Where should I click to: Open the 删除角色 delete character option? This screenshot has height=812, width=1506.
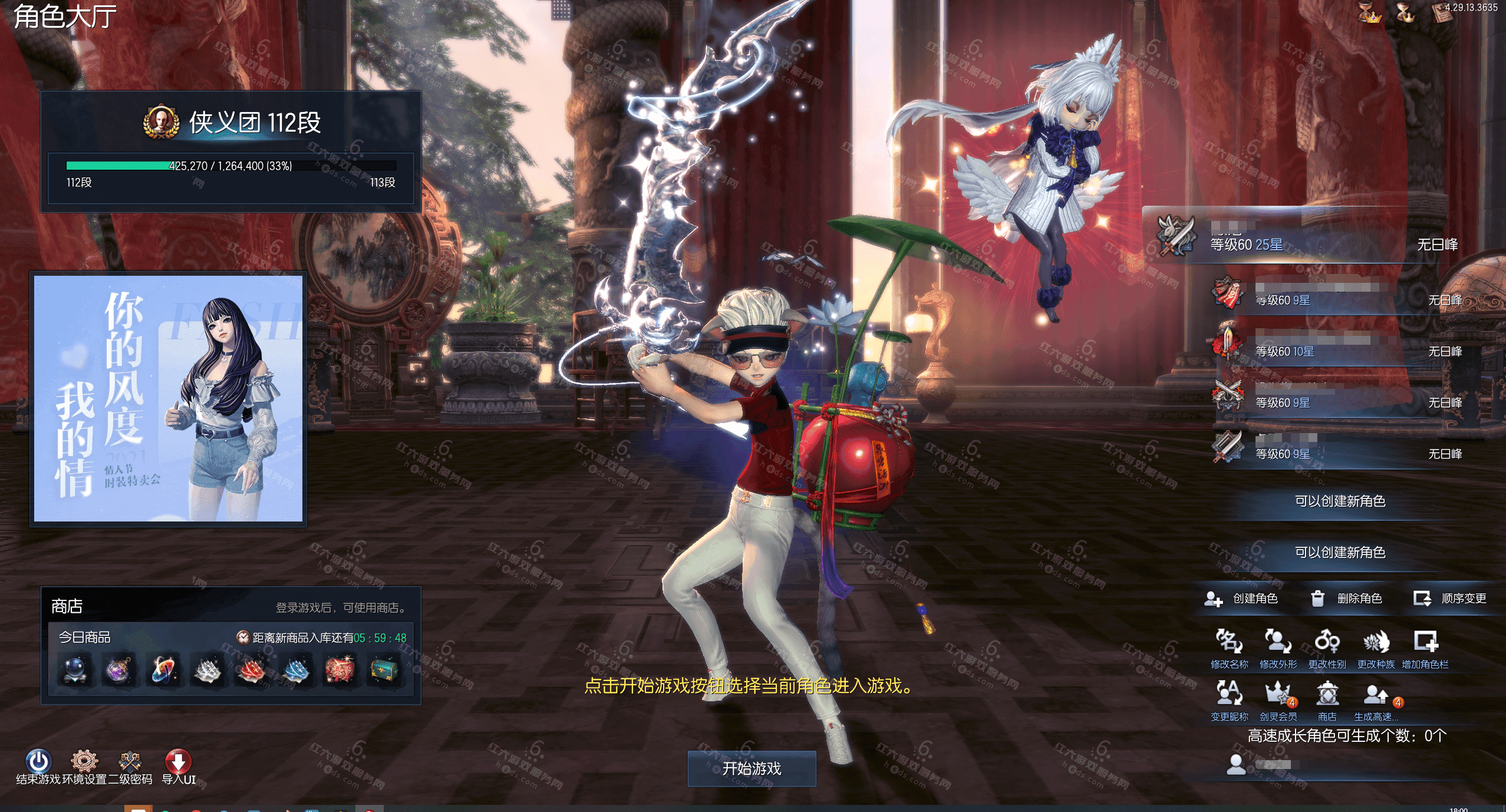1346,599
